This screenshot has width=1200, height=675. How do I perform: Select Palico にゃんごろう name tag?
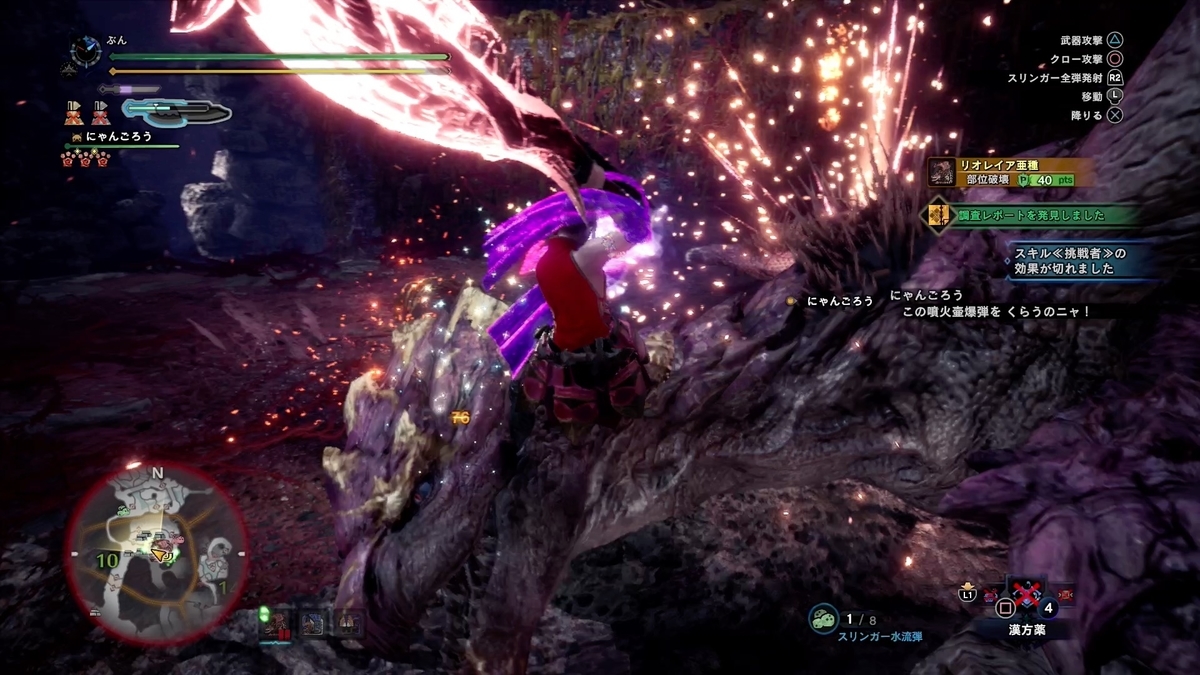click(x=118, y=136)
